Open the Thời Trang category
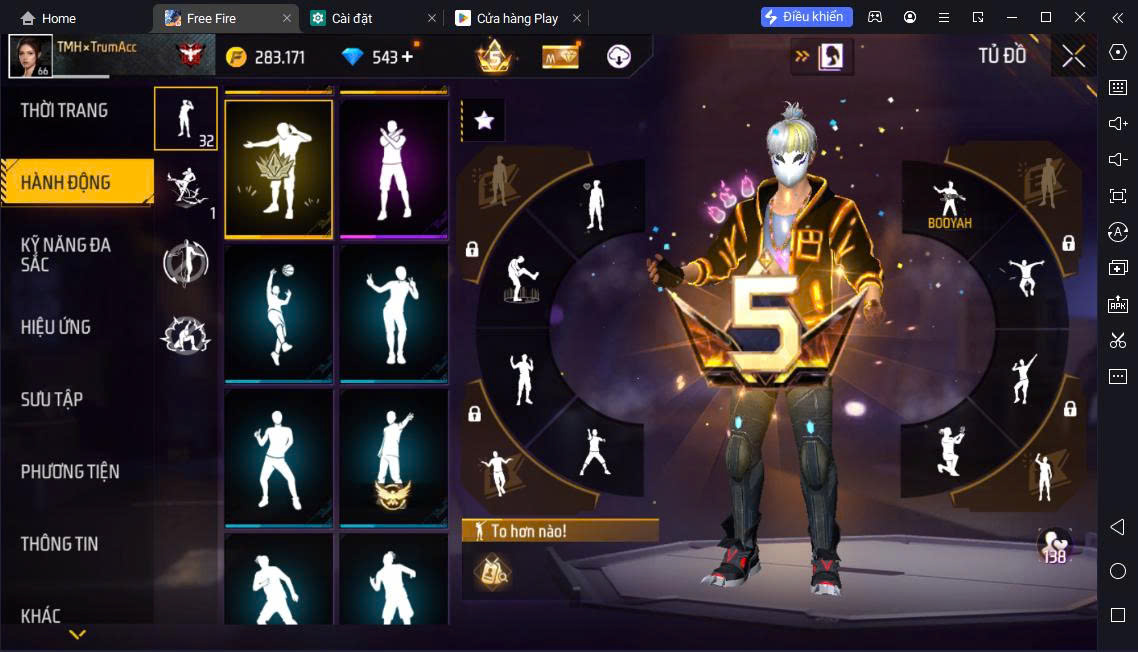This screenshot has height=652, width=1138. coord(64,110)
